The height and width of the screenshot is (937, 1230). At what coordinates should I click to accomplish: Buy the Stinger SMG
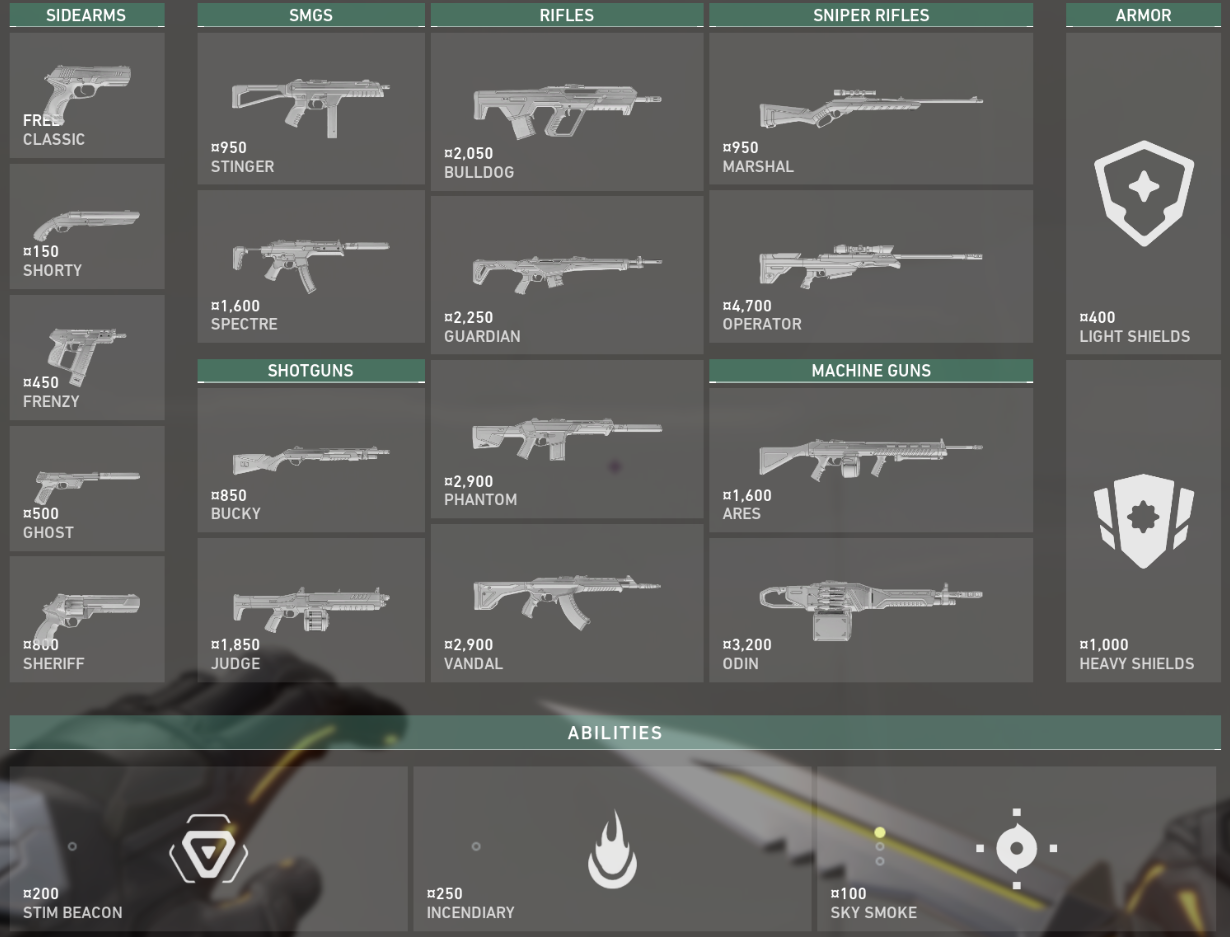coord(311,108)
